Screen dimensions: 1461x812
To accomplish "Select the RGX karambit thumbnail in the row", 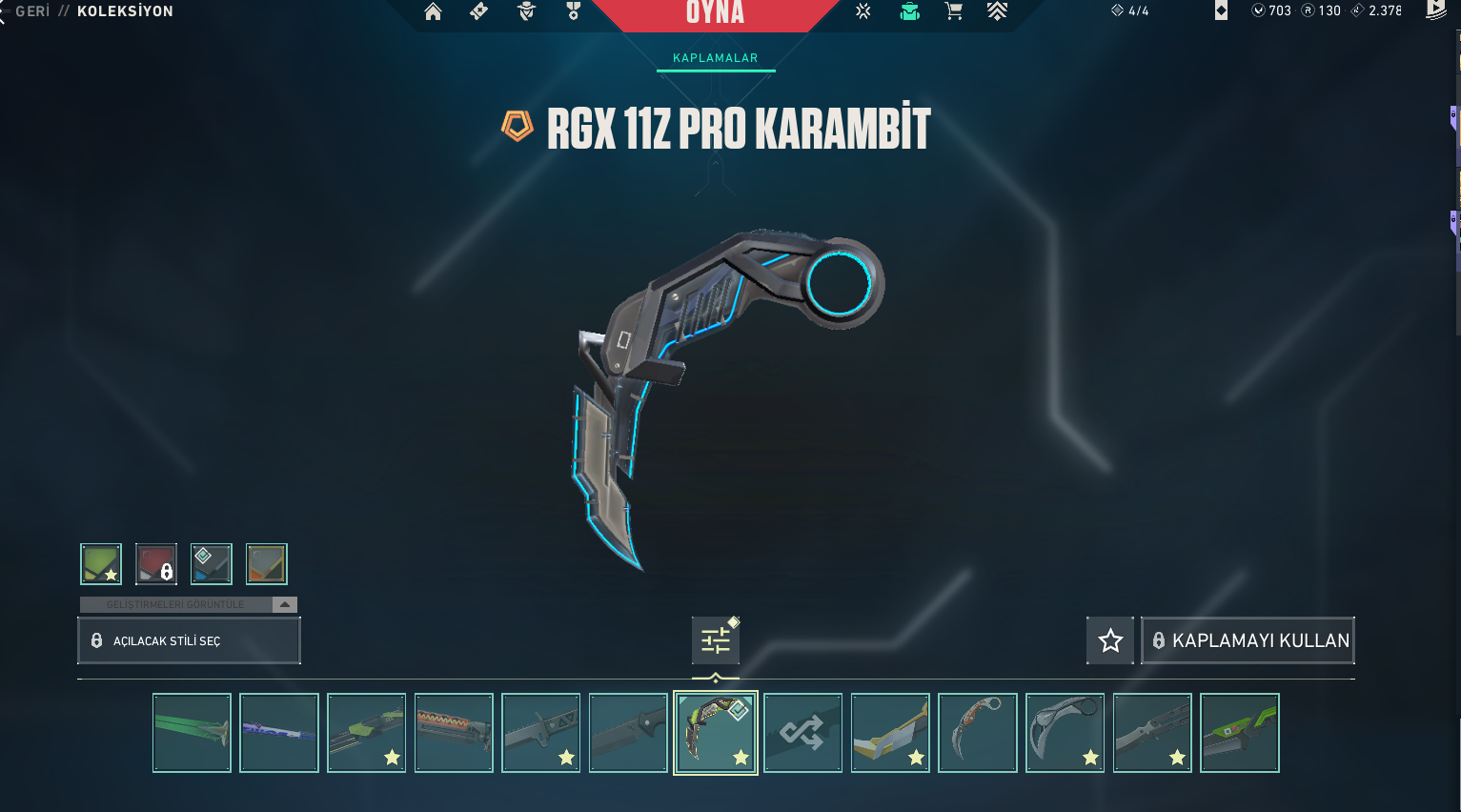I will coord(716,733).
